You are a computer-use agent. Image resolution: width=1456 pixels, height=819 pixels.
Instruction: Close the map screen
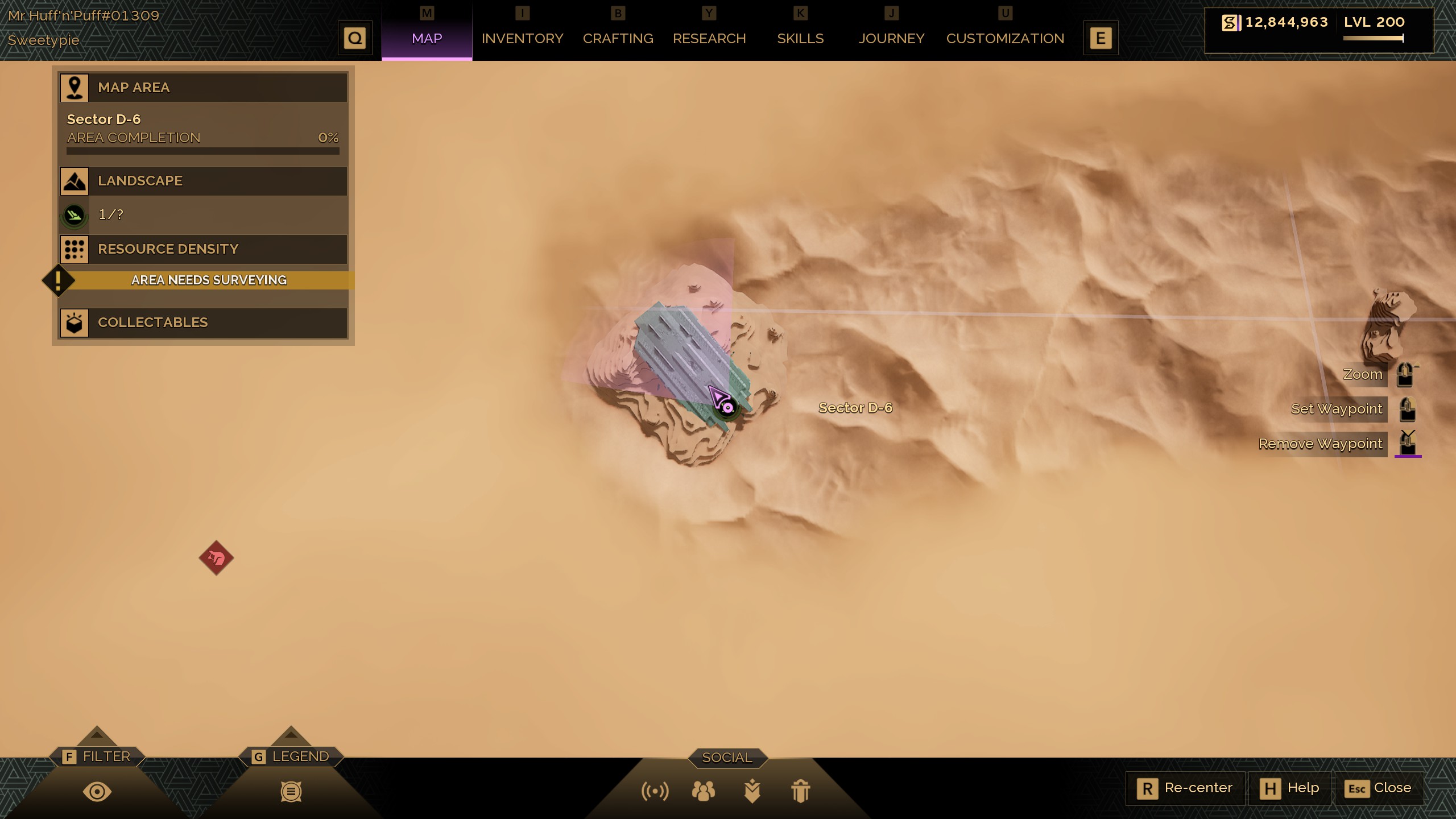[x=1378, y=788]
